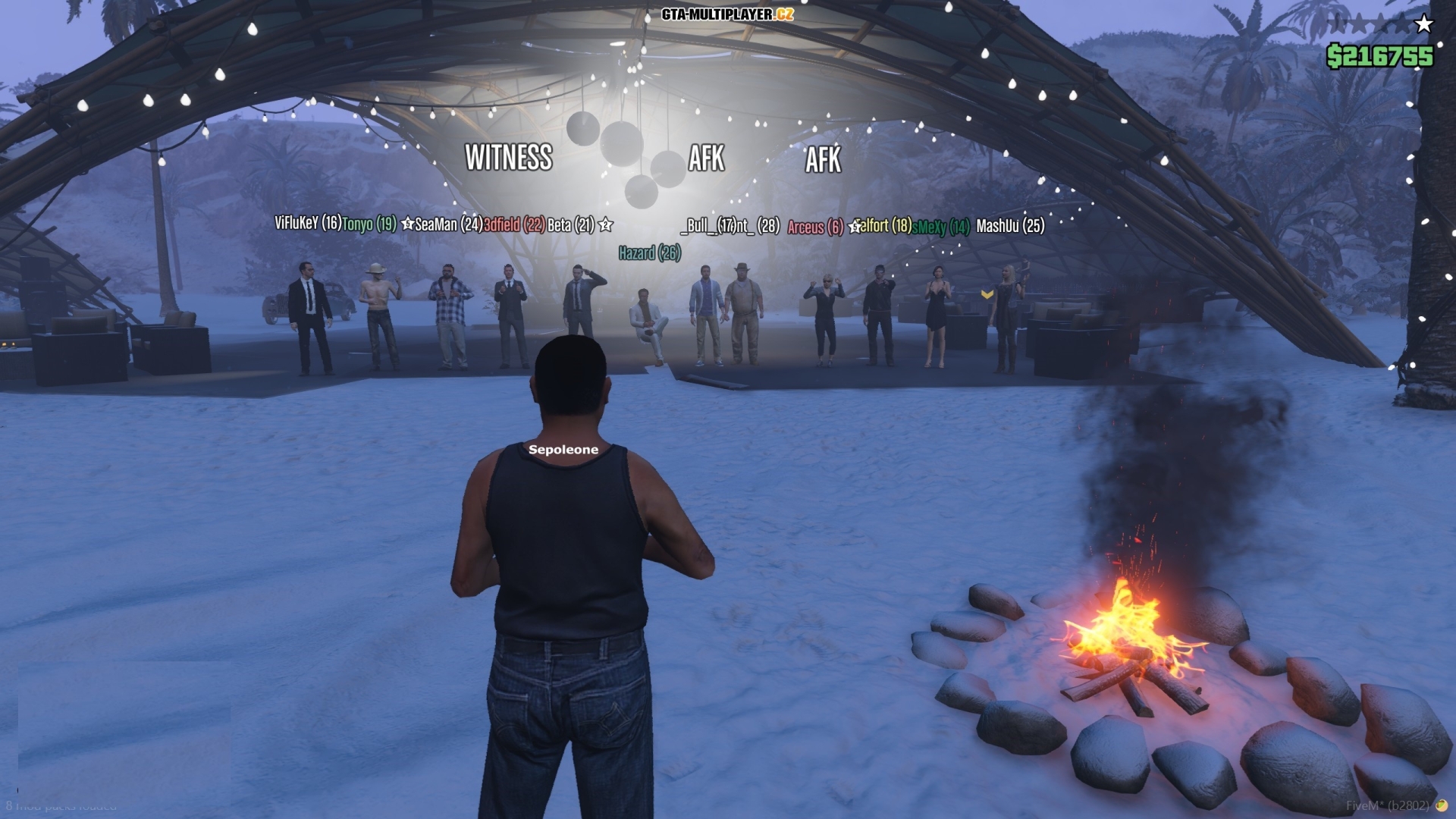Select the Sepoleone nametag
The height and width of the screenshot is (819, 1456).
563,450
